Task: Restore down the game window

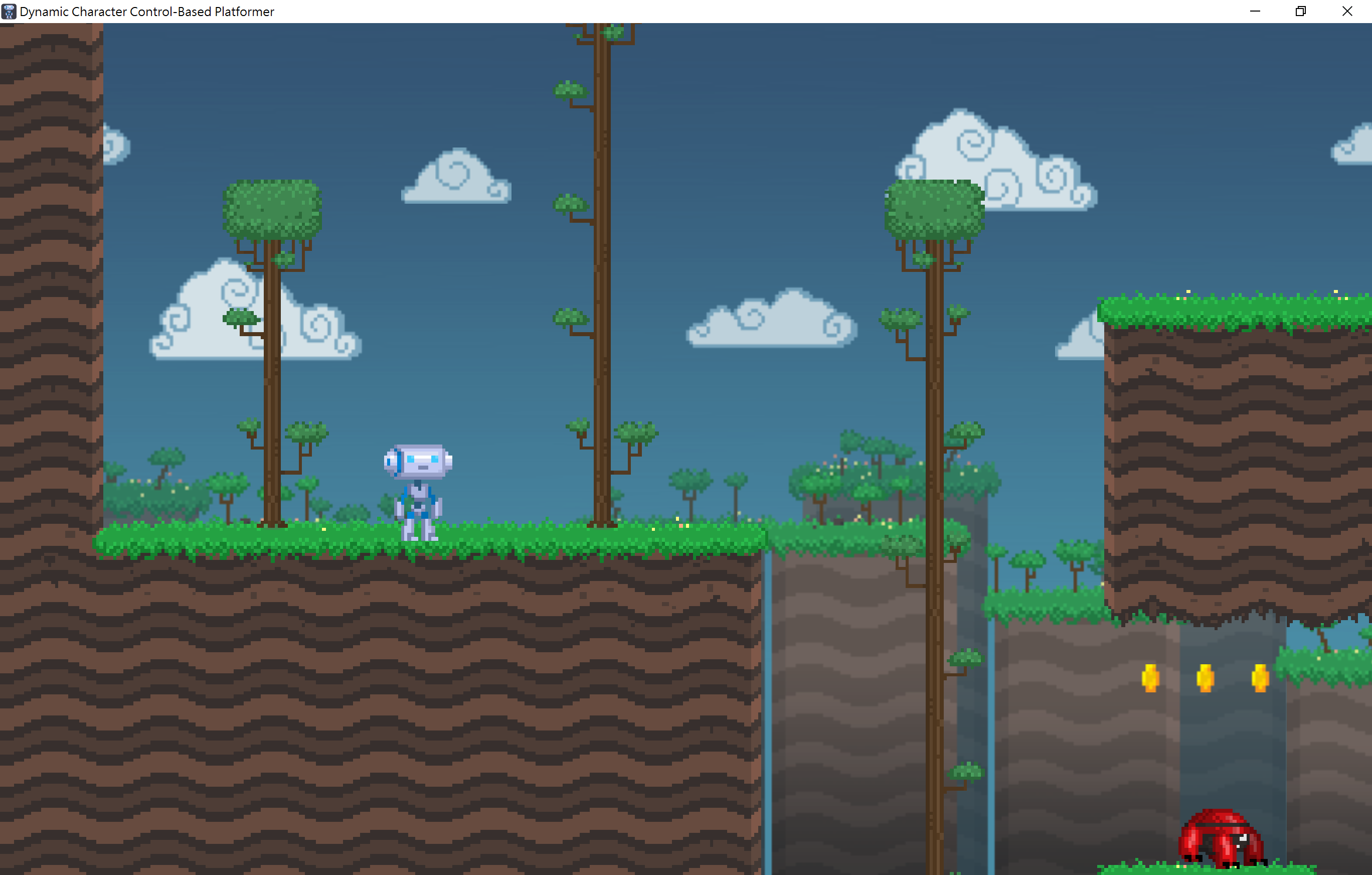Action: point(1300,11)
